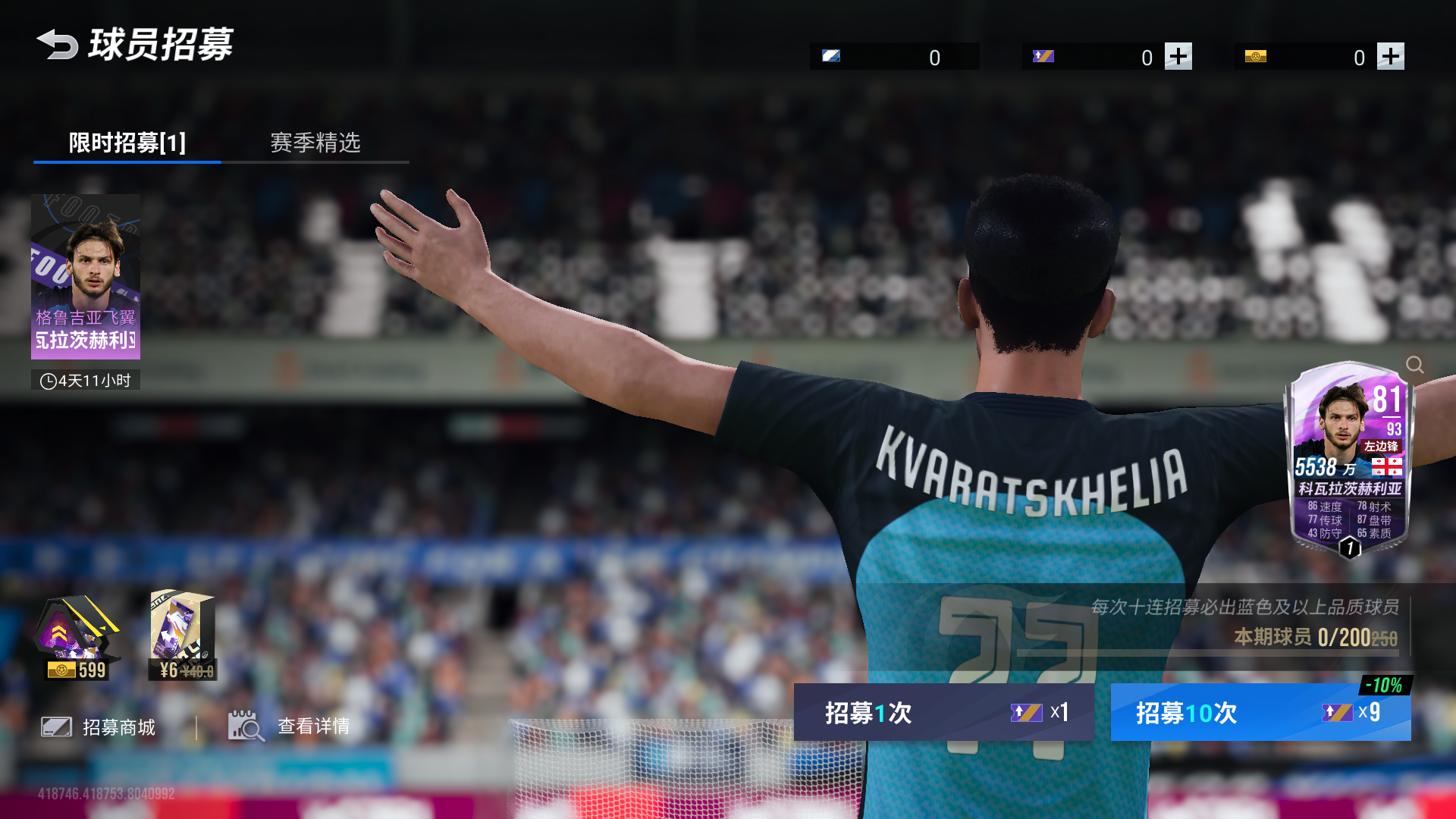Inspect player card with magnifier icon

point(1414,365)
